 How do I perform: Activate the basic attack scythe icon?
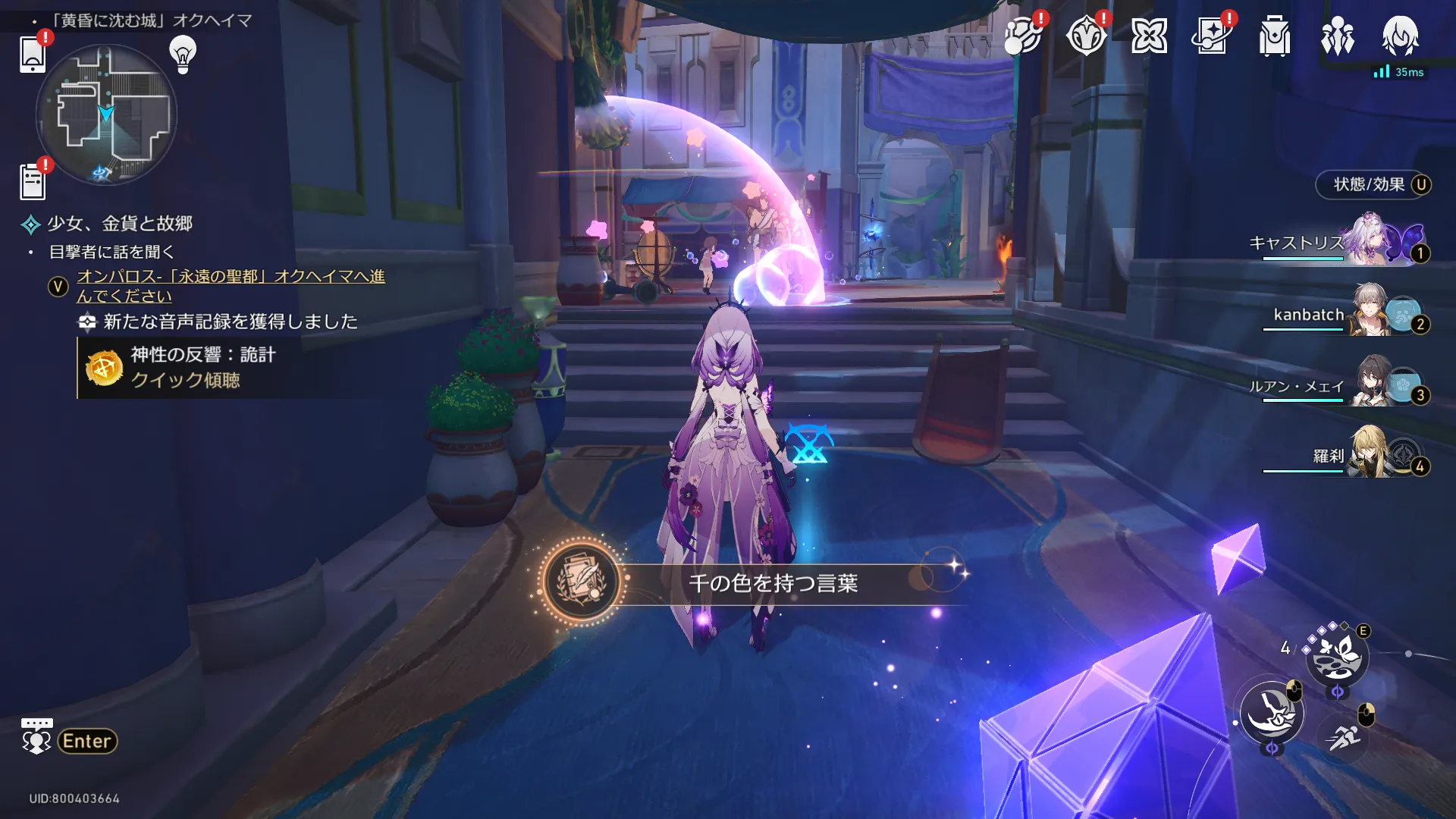(x=1272, y=712)
